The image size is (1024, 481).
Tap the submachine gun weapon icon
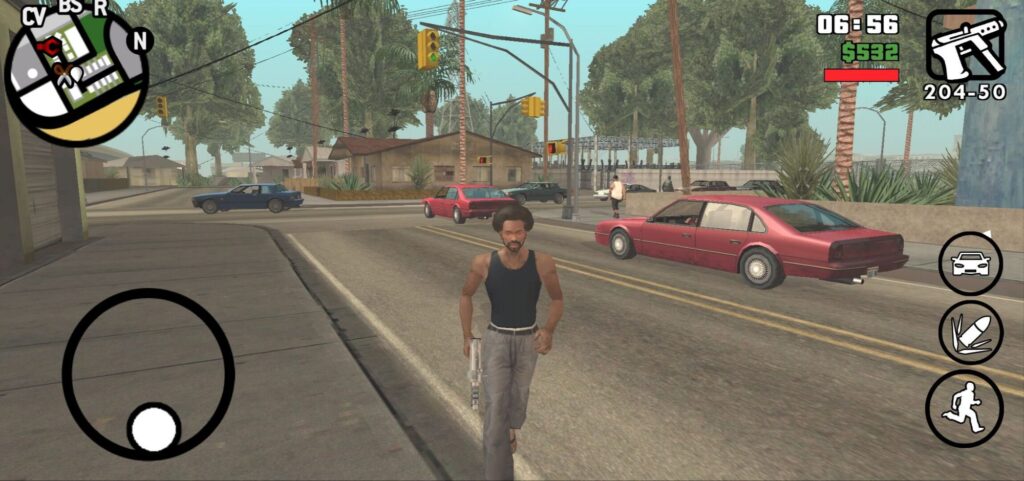(965, 46)
